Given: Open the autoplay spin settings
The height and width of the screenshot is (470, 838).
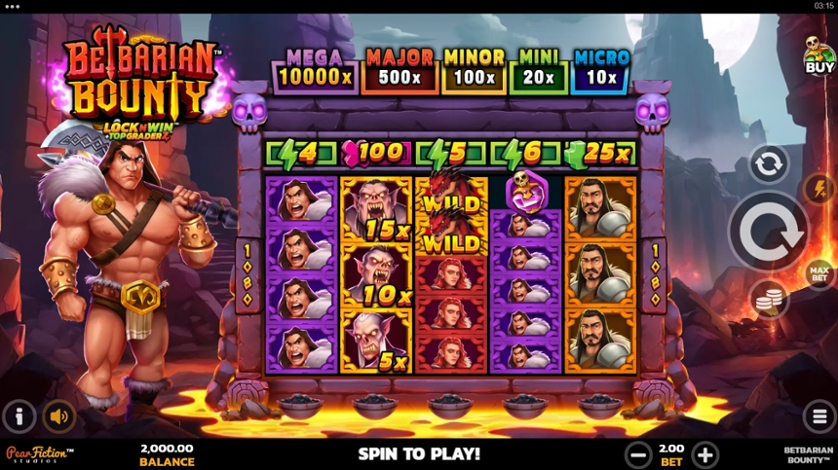Looking at the screenshot, I should click(768, 164).
